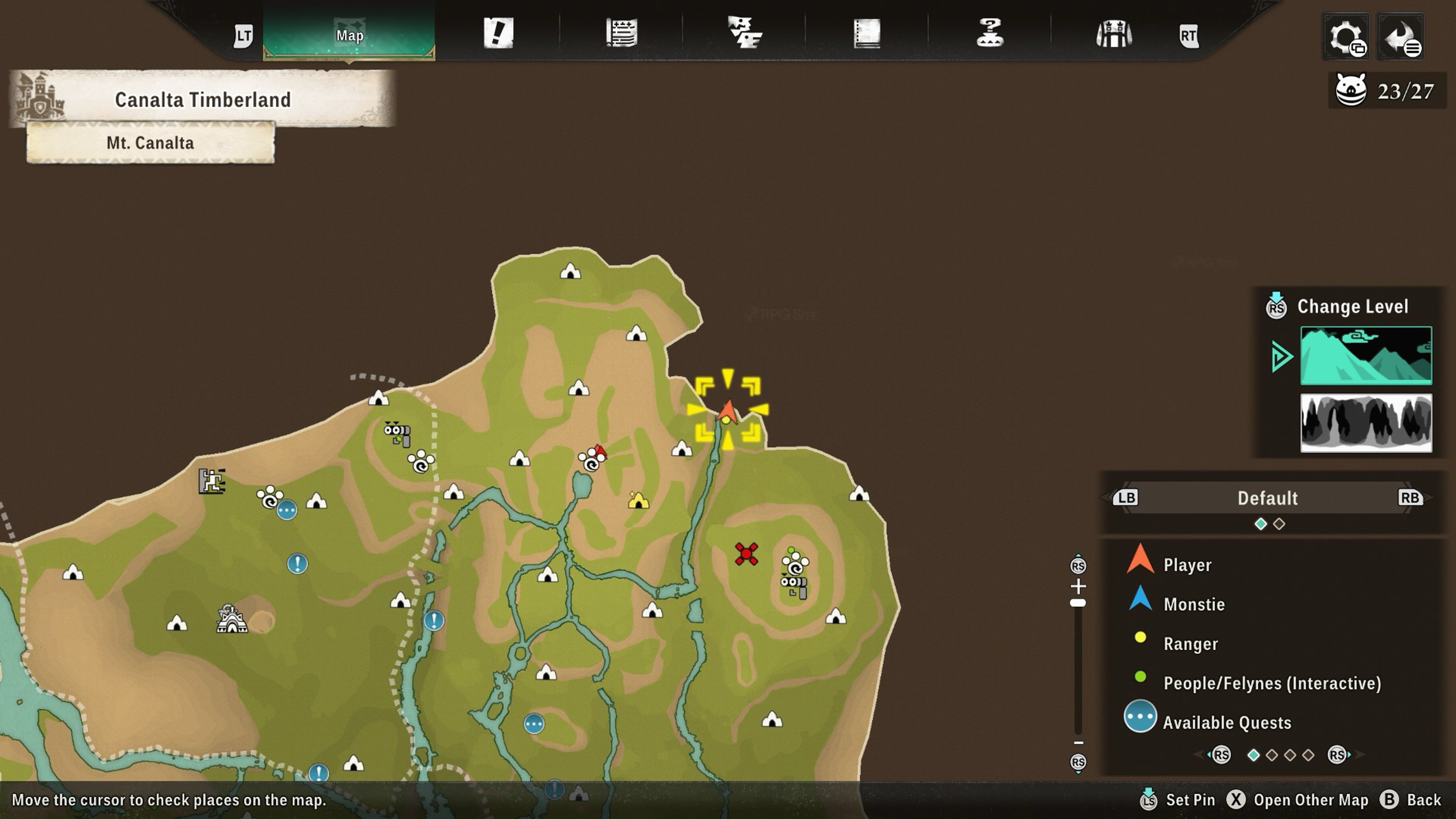Select the yellow tent camp marker

pyautogui.click(x=638, y=501)
